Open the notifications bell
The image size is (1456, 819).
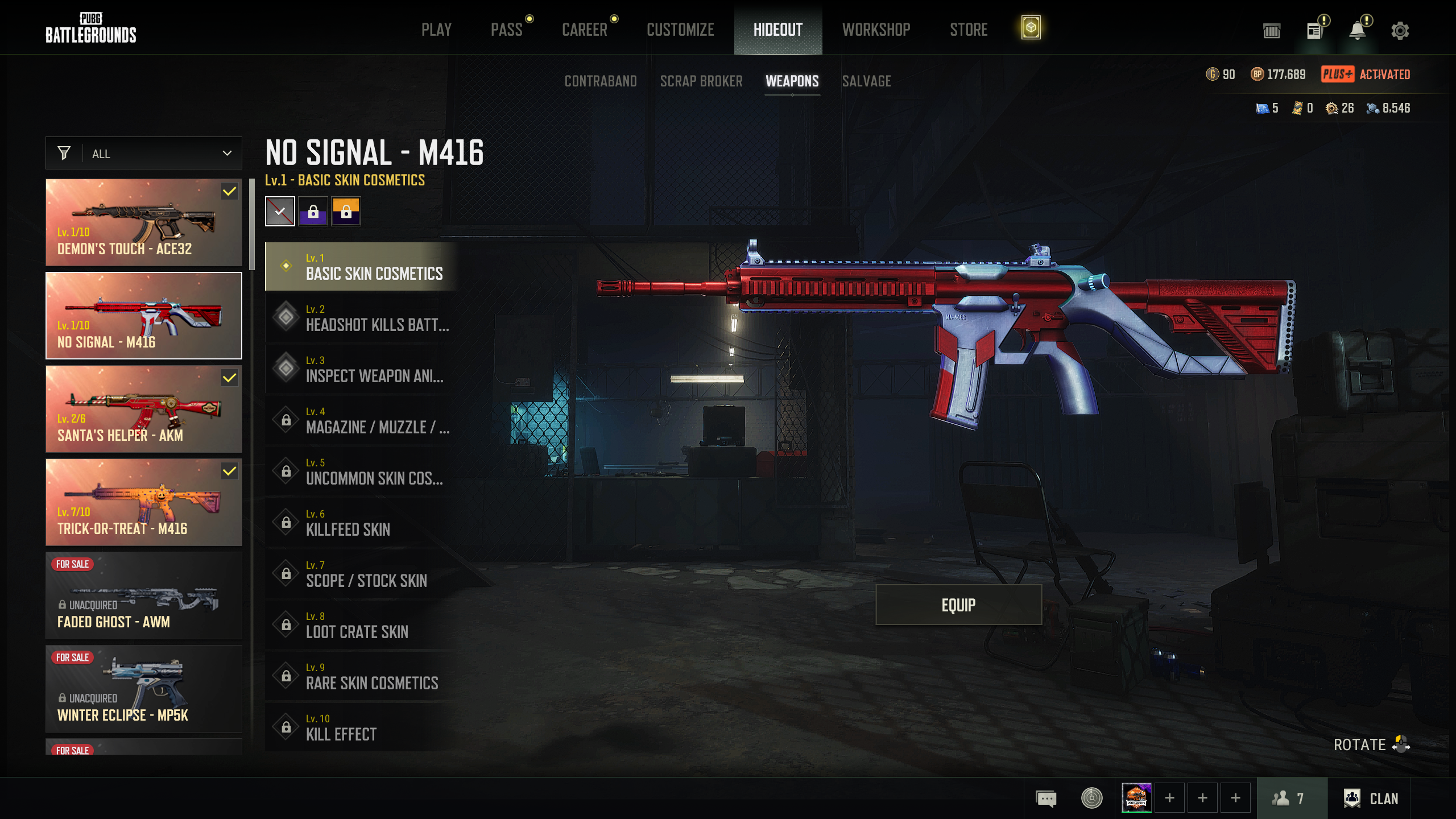click(x=1357, y=31)
